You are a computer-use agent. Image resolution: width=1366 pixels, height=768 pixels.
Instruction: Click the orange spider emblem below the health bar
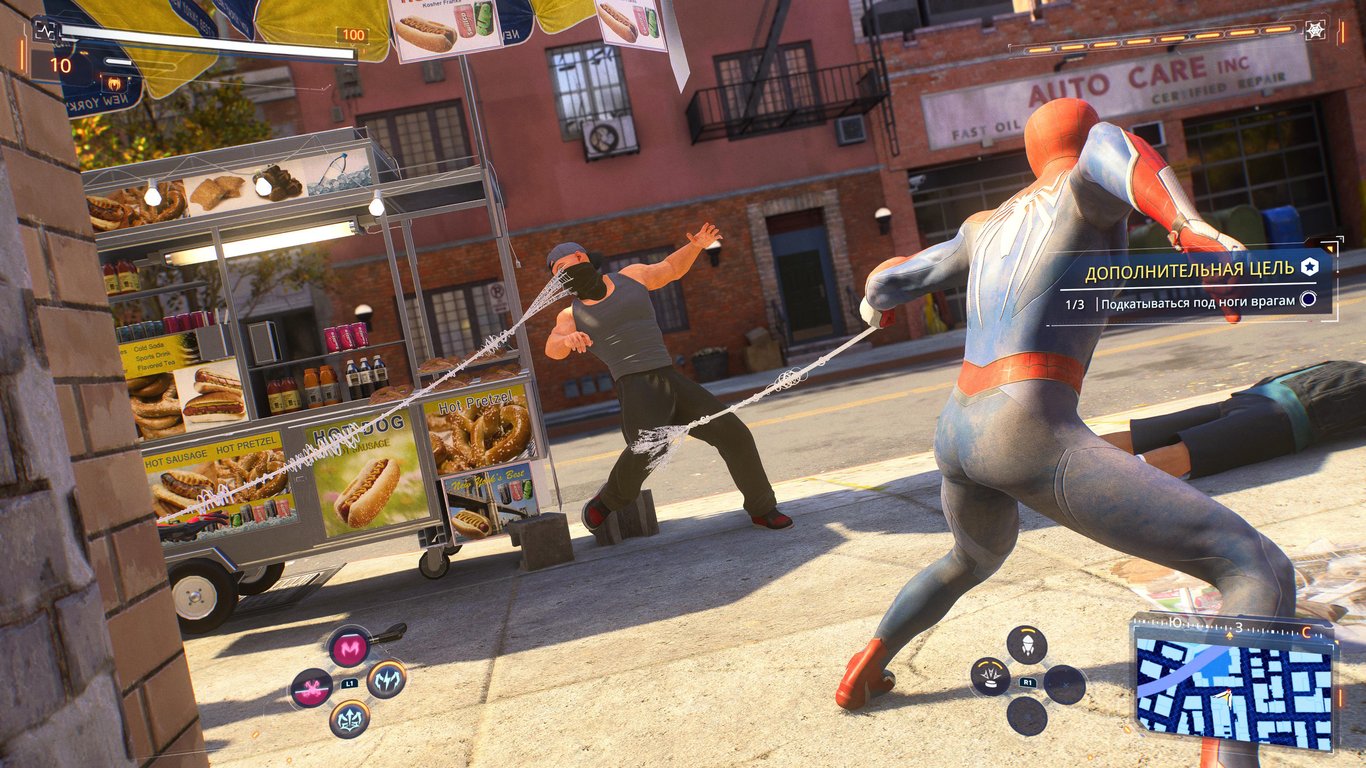117,84
